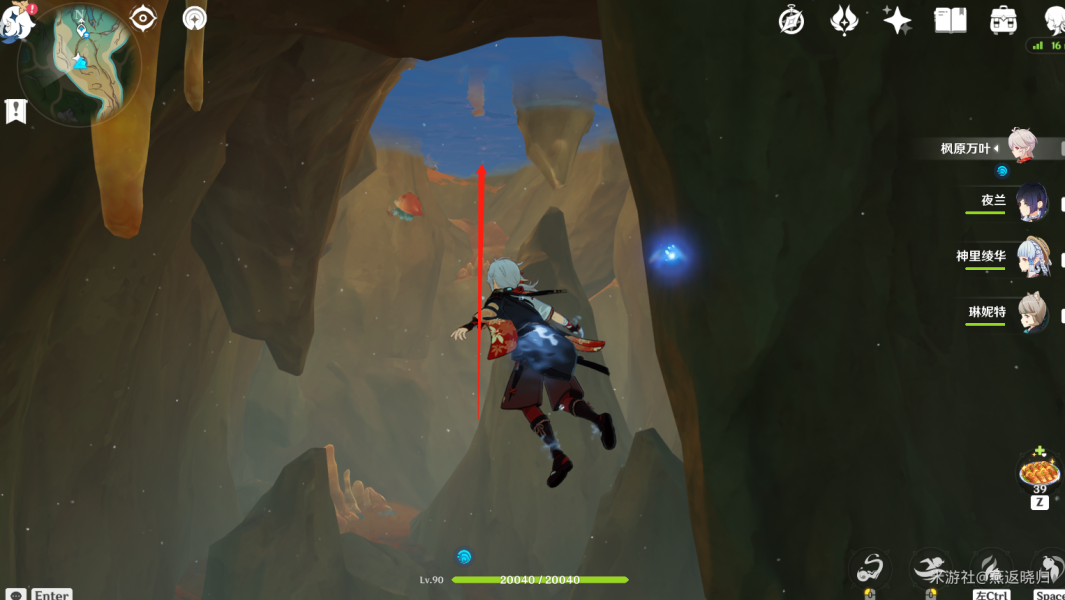The image size is (1065, 600).
Task: Open the circular minimap
Action: 79,62
